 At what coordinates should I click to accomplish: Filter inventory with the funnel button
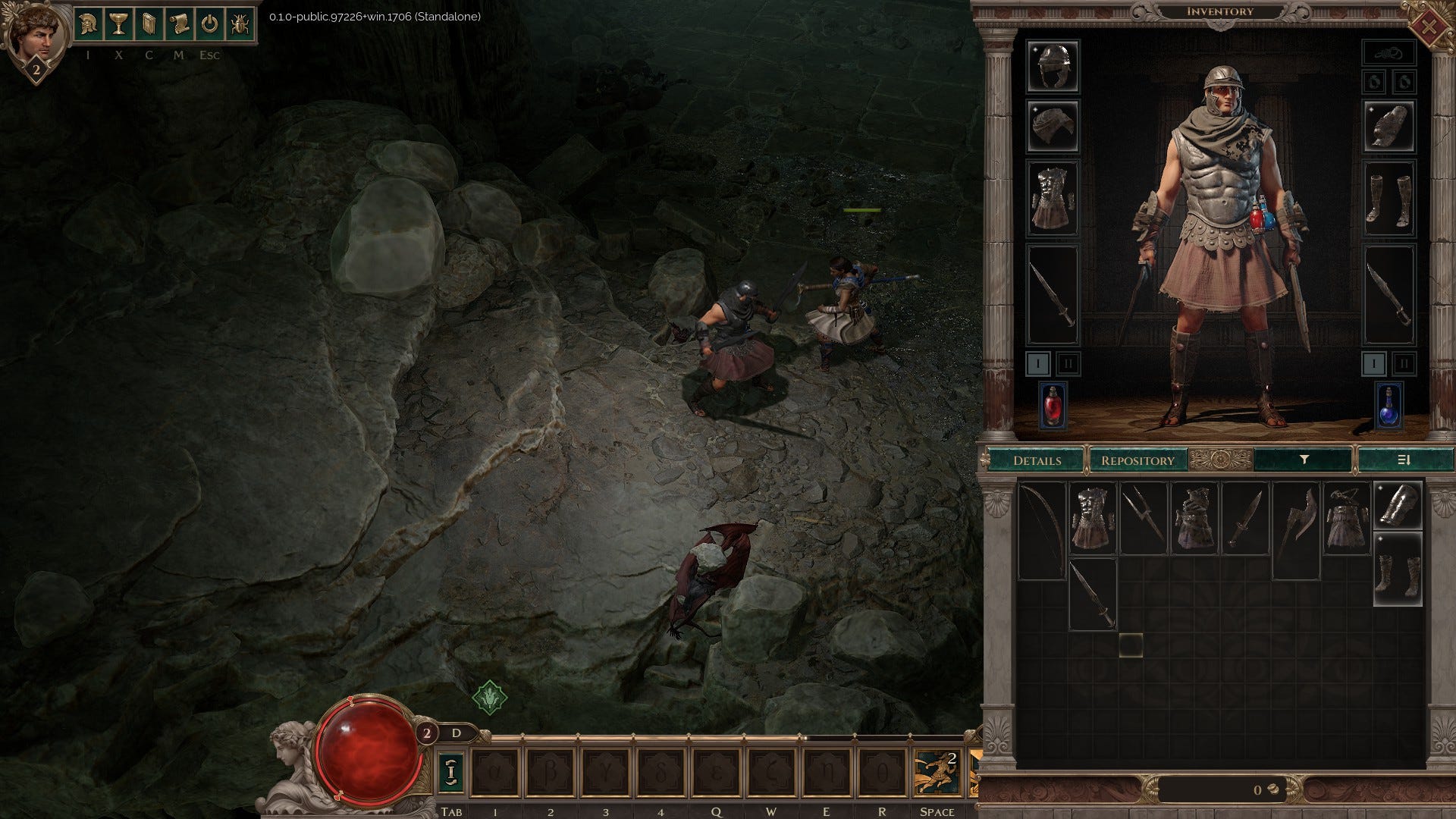1304,460
